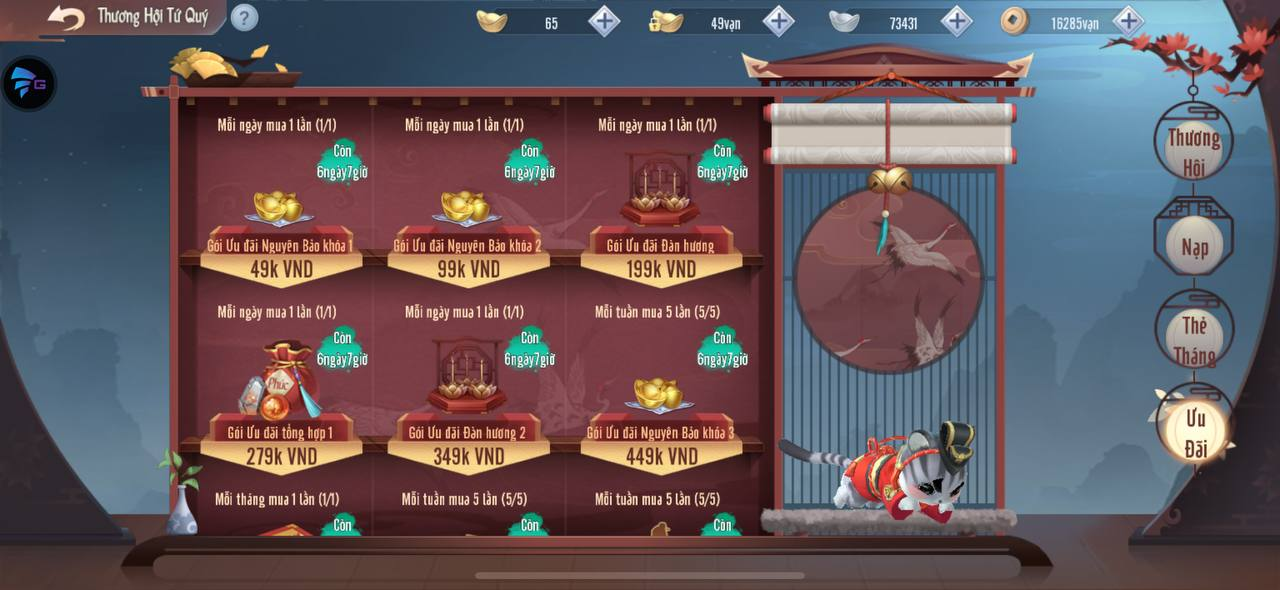Choose the 349k VND Đàn hương 2 pack
The height and width of the screenshot is (590, 1280).
(468, 455)
